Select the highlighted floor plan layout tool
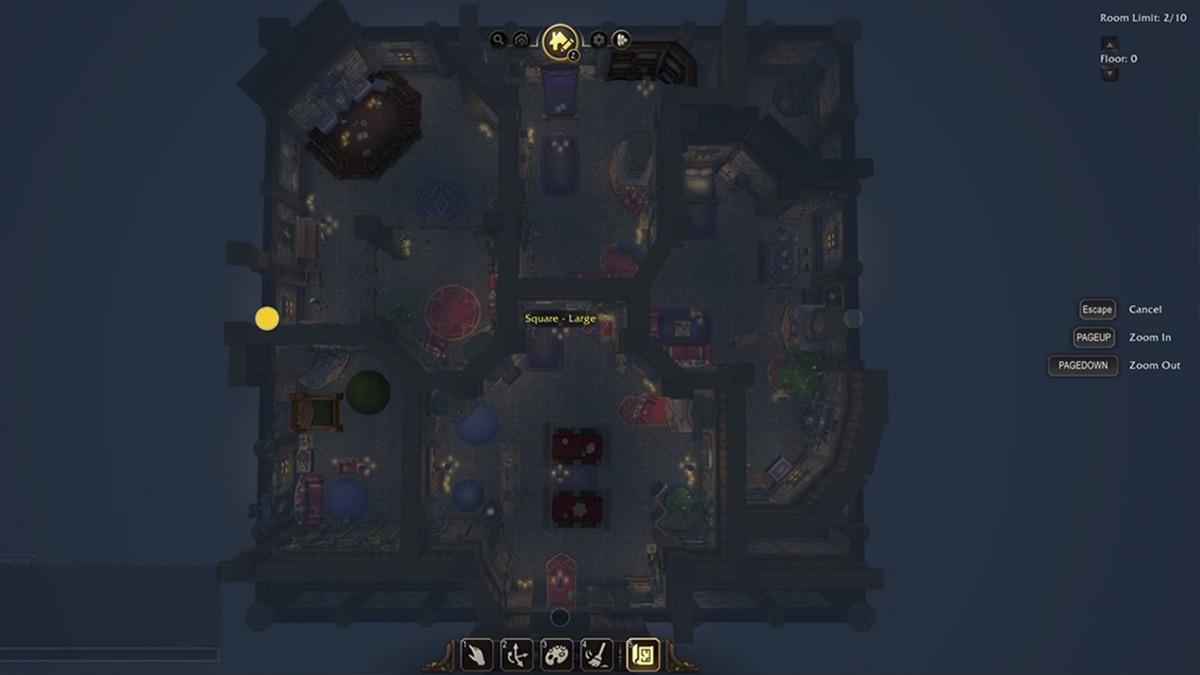1200x675 pixels. pos(642,655)
